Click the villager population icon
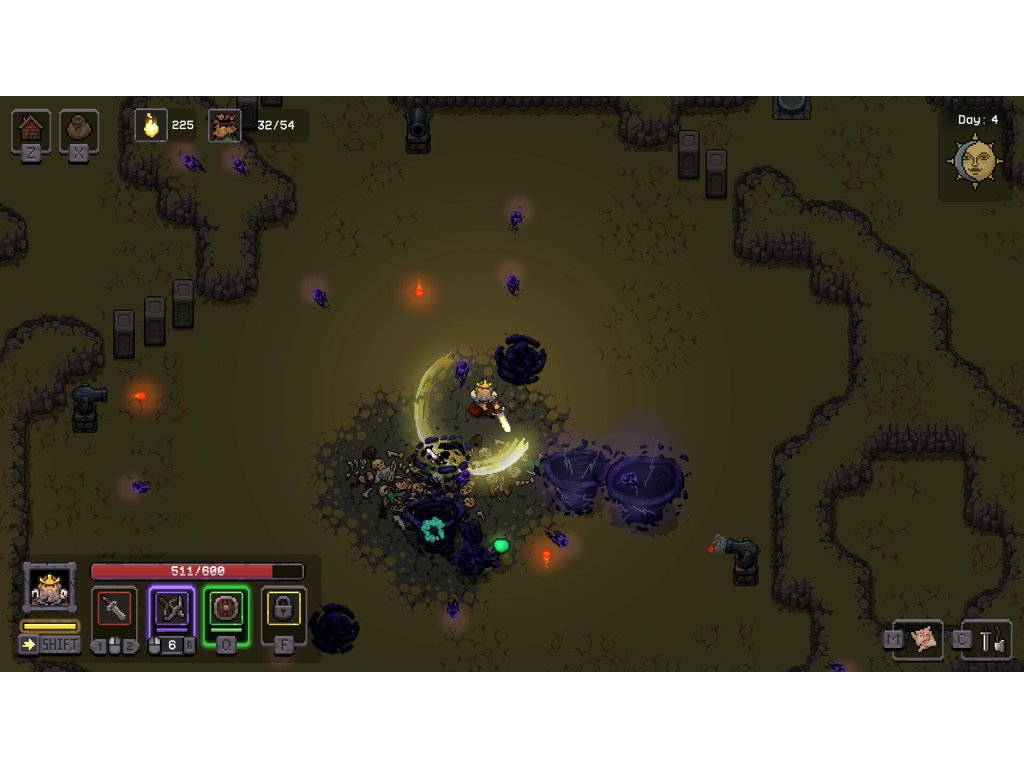Image resolution: width=1024 pixels, height=768 pixels. pyautogui.click(x=224, y=125)
